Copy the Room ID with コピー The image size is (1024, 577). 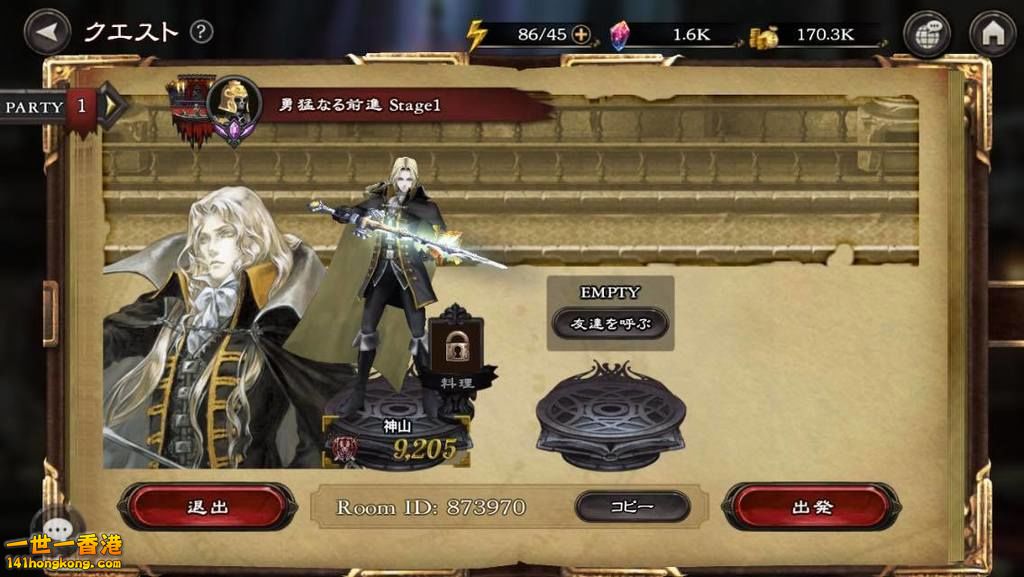[632, 506]
